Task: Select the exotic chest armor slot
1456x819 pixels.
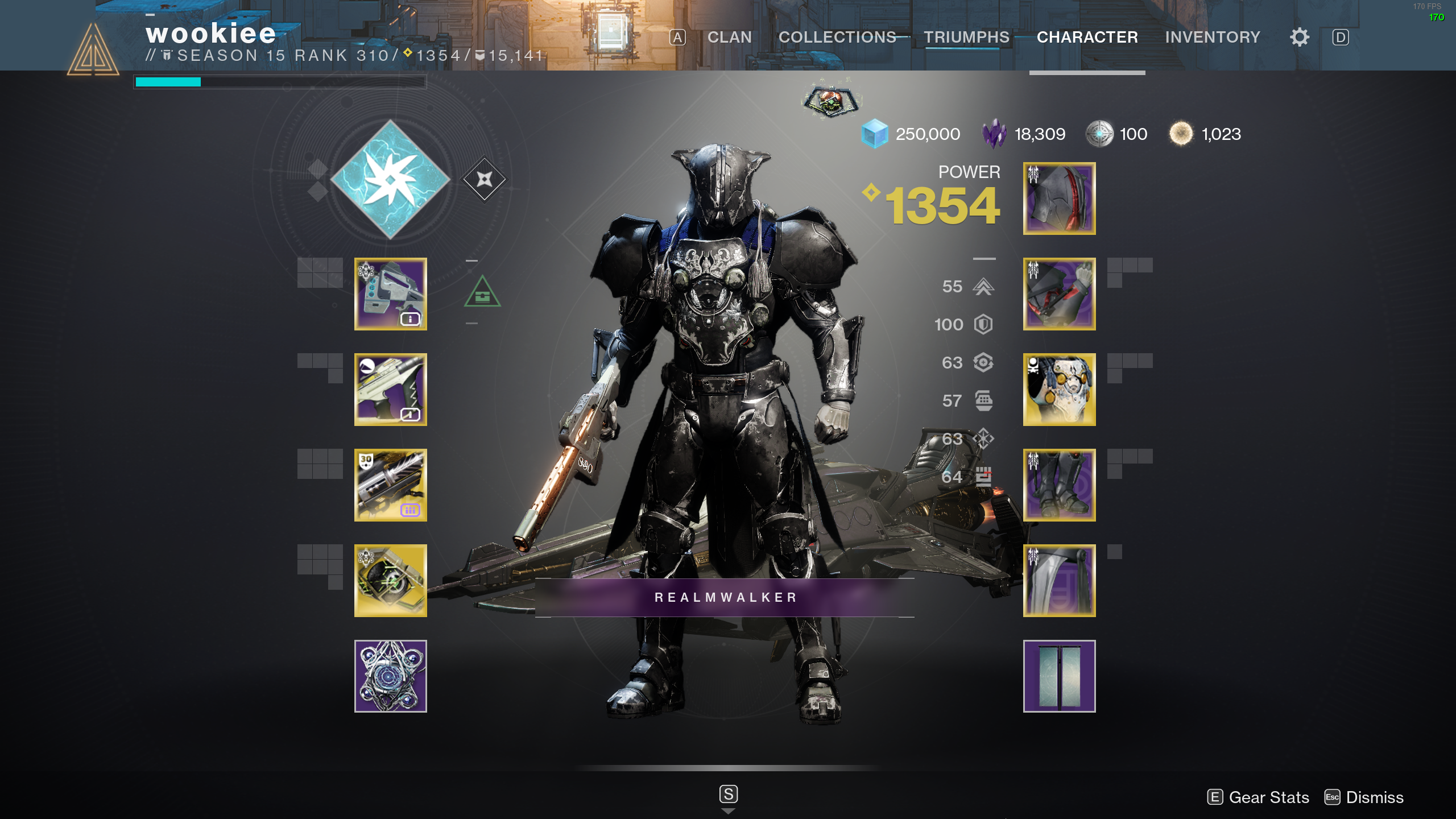Action: [1059, 390]
